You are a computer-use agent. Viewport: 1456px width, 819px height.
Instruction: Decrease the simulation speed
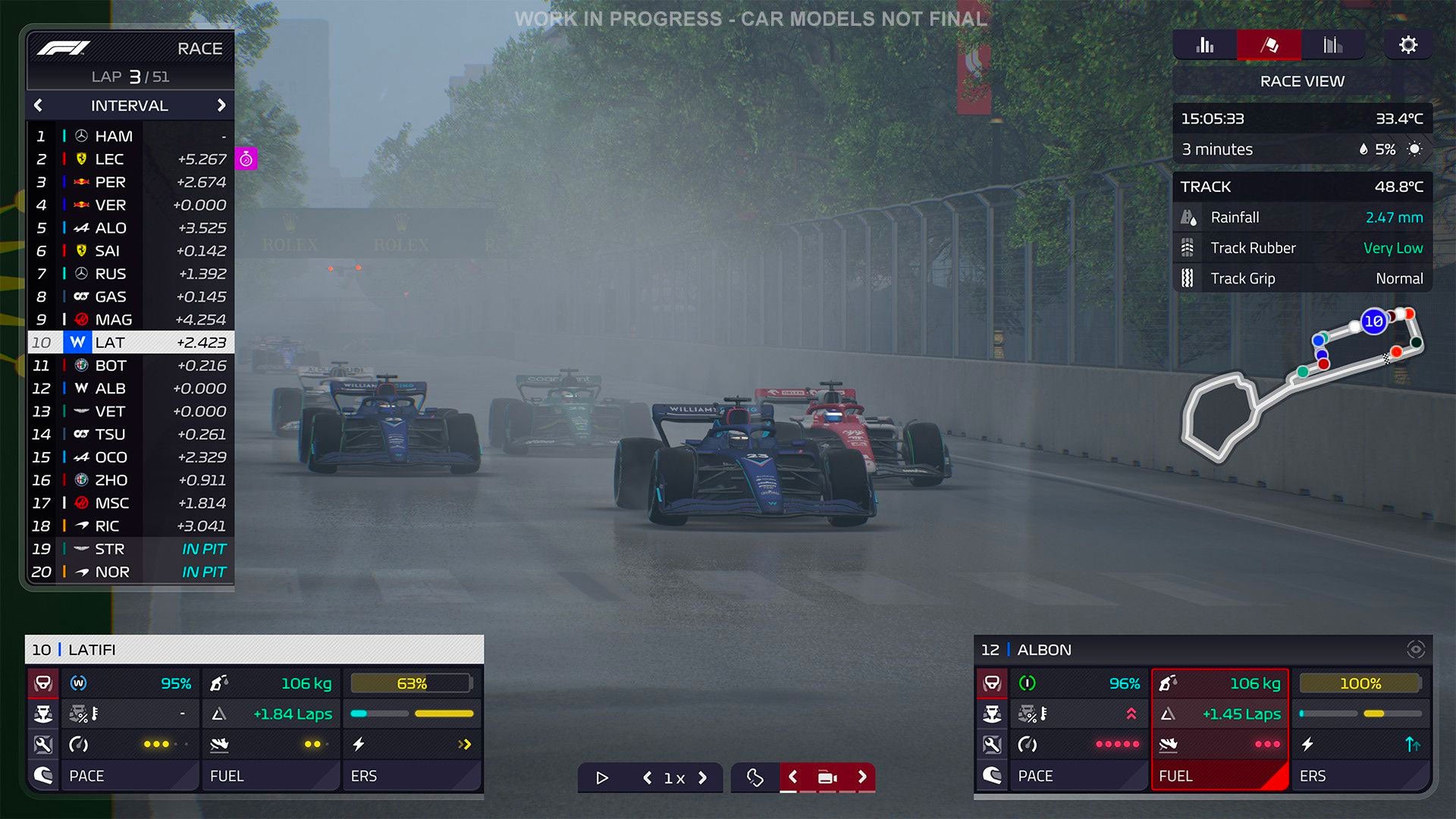[647, 777]
